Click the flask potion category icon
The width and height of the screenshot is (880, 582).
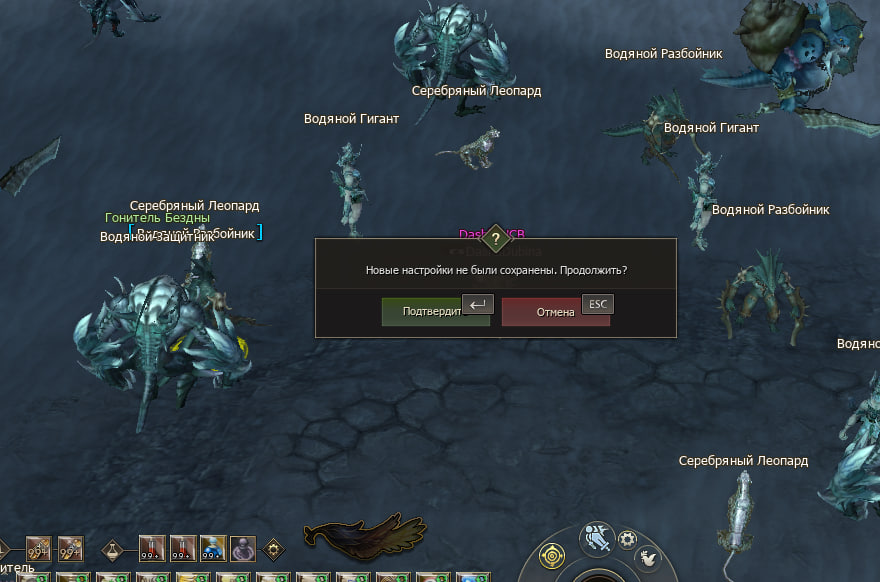[116, 549]
